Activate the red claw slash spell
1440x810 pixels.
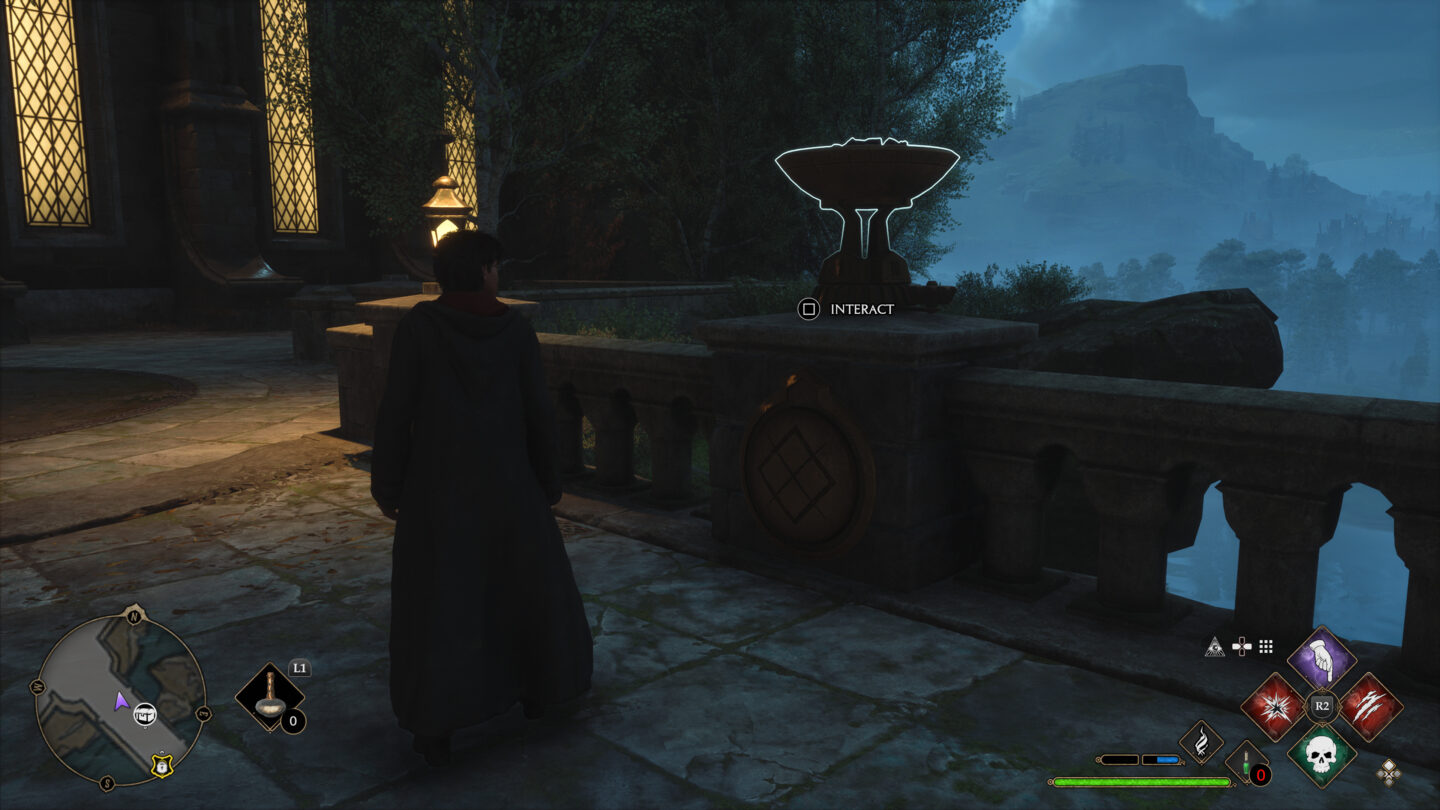click(x=1370, y=707)
